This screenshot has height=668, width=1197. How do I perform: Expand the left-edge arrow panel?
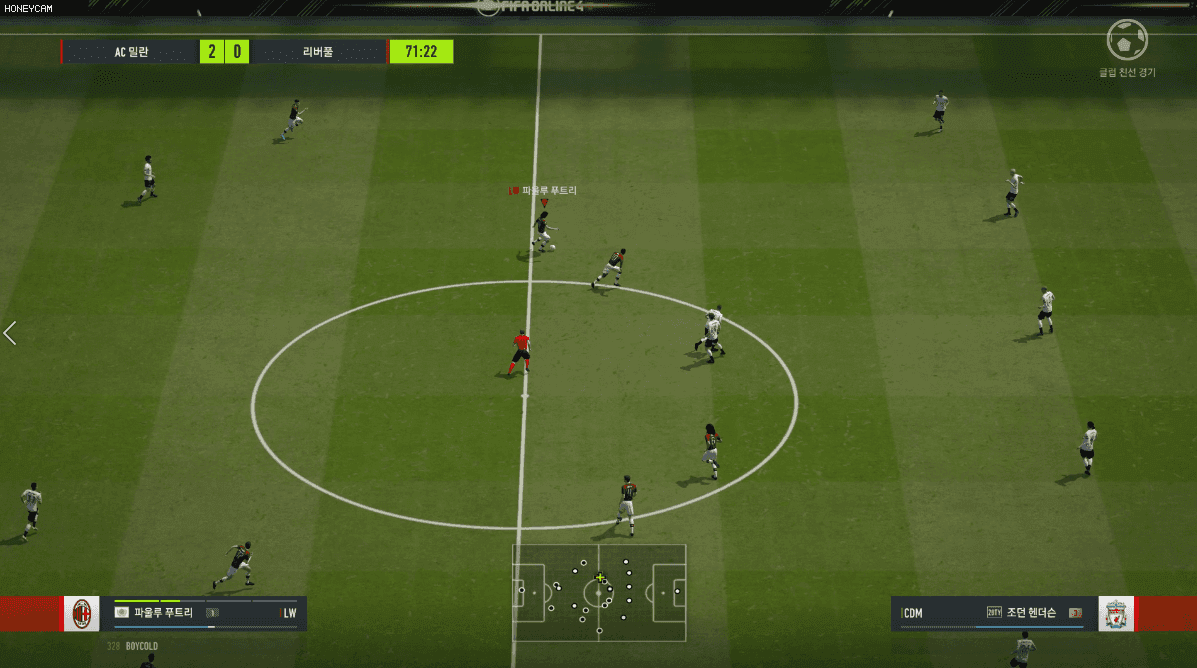(10, 333)
